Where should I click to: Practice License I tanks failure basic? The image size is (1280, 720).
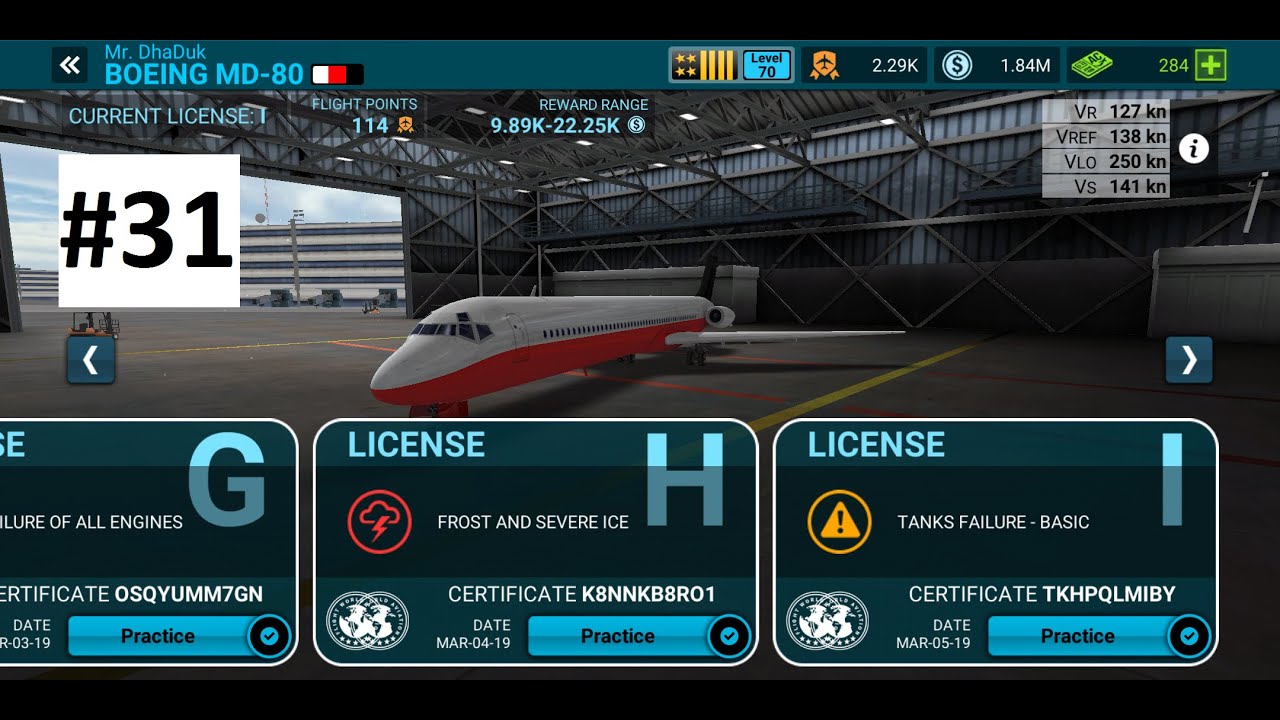pos(1078,636)
